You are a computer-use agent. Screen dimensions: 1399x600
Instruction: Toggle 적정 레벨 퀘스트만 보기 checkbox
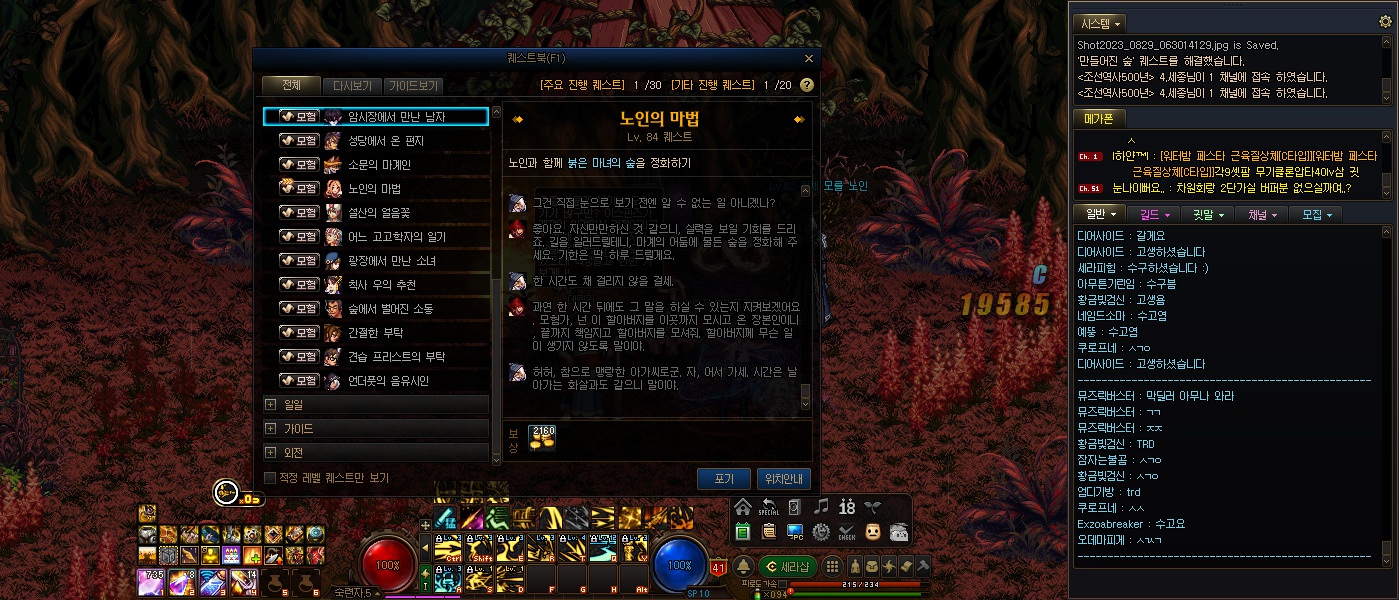270,478
